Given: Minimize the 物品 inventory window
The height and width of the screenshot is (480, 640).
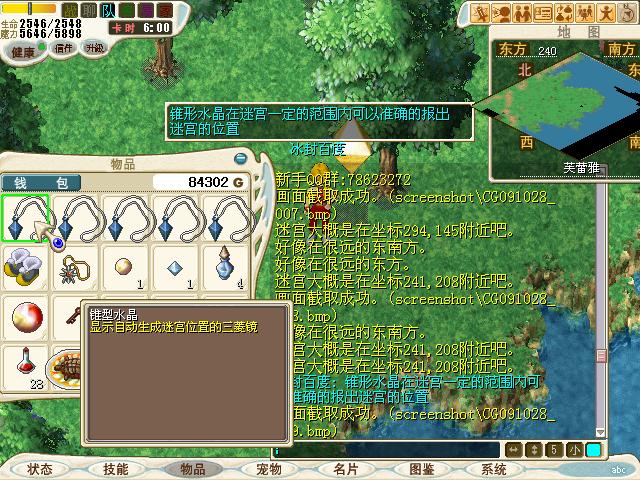Looking at the screenshot, I should pos(240,159).
